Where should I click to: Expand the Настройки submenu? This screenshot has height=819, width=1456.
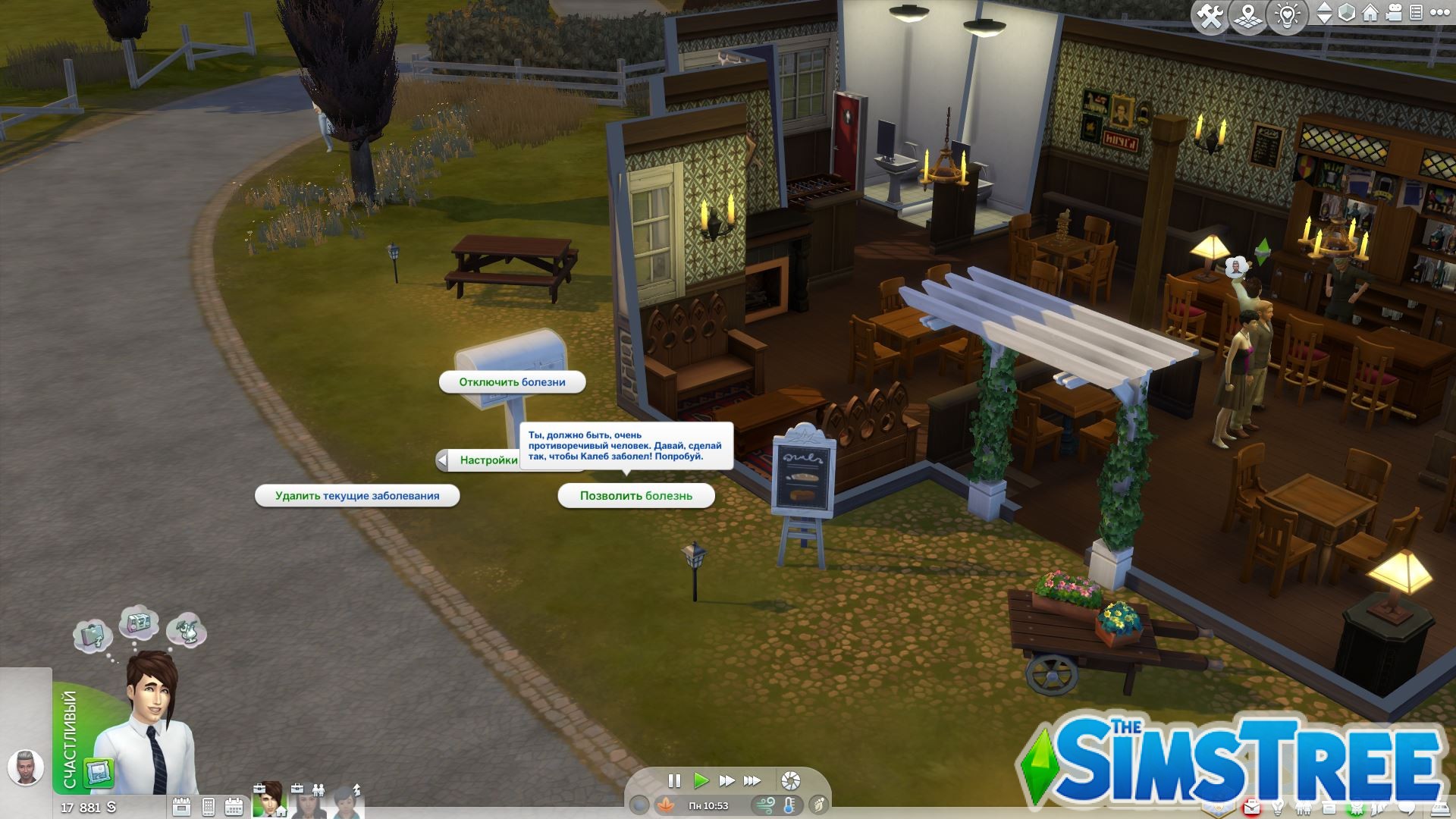tap(484, 460)
